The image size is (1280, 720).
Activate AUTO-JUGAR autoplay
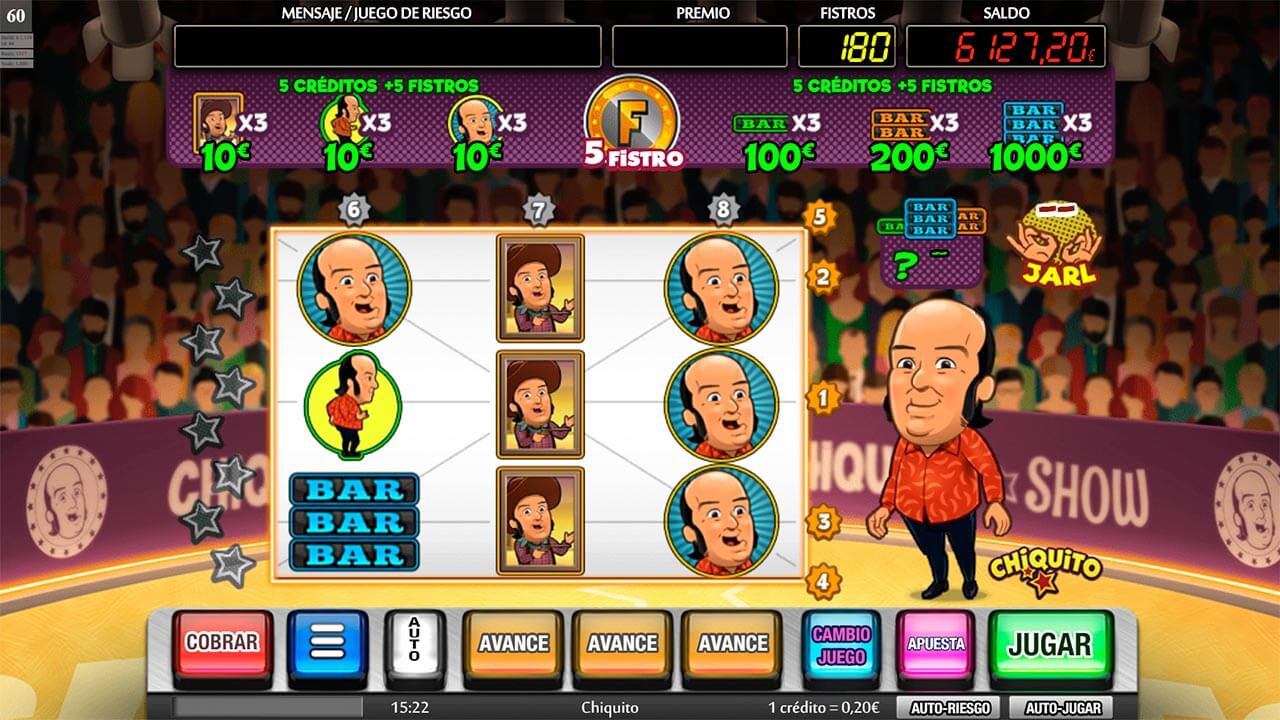(x=1061, y=708)
